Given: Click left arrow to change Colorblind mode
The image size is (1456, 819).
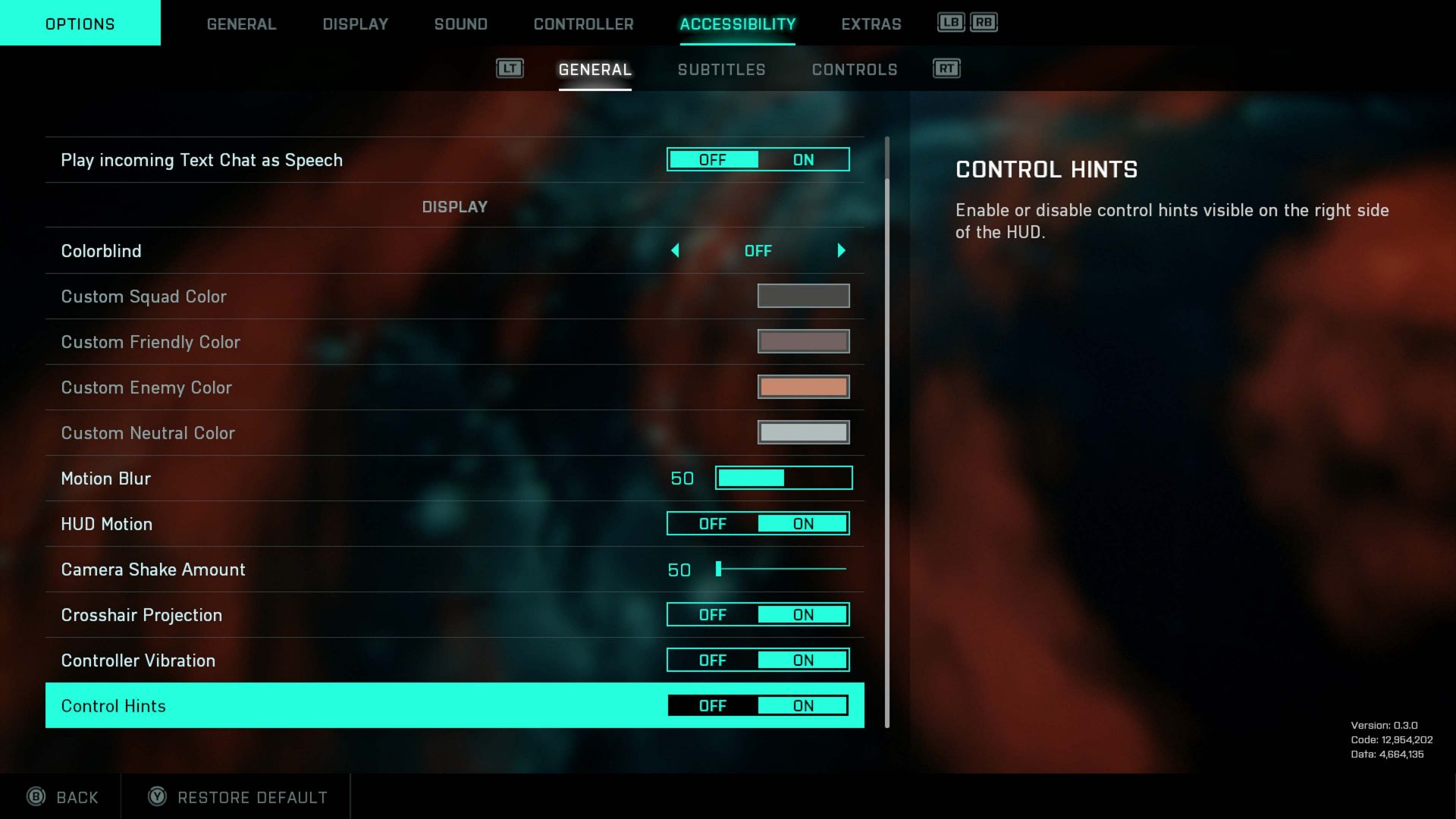Looking at the screenshot, I should point(675,250).
